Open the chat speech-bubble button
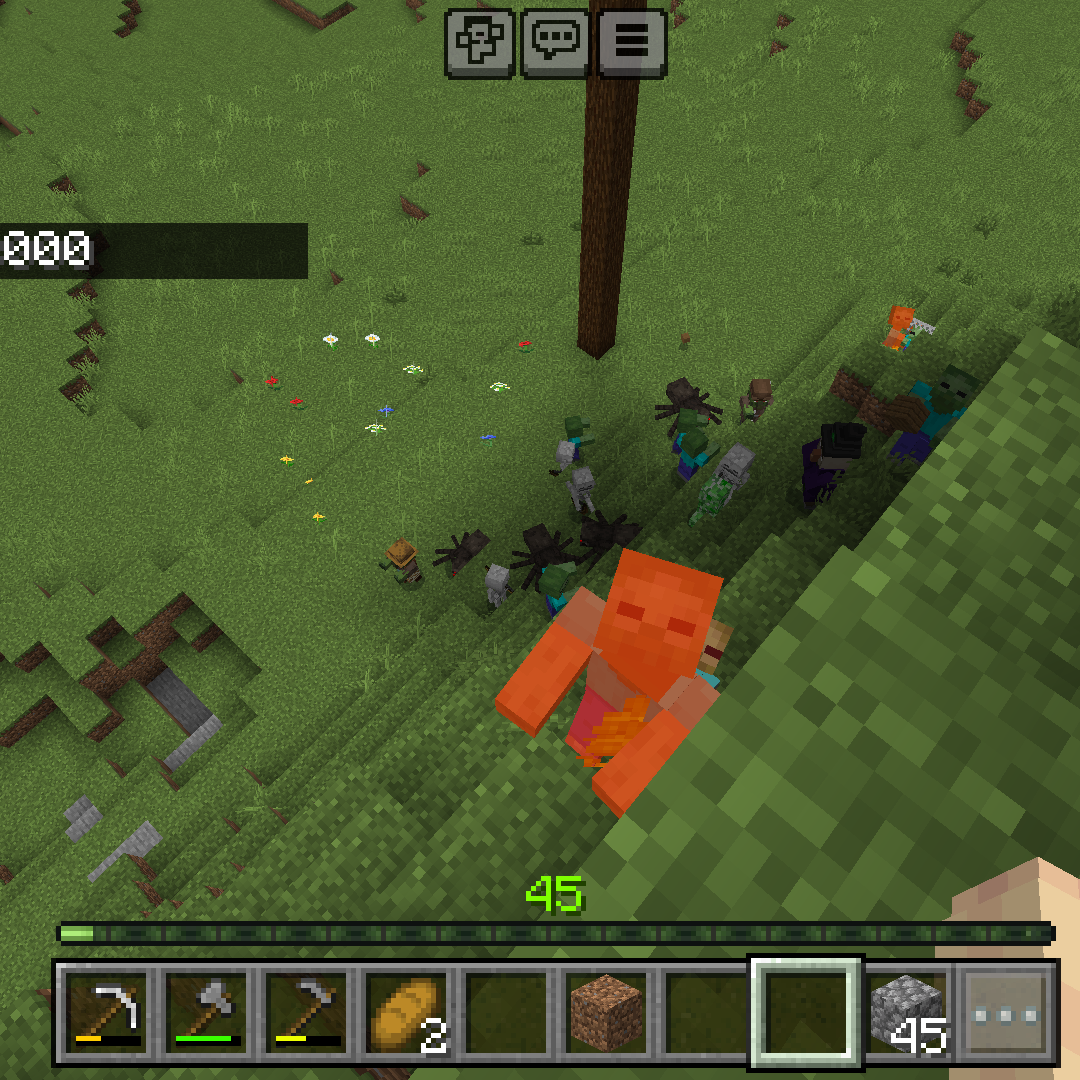Viewport: 1080px width, 1080px height. pos(555,42)
